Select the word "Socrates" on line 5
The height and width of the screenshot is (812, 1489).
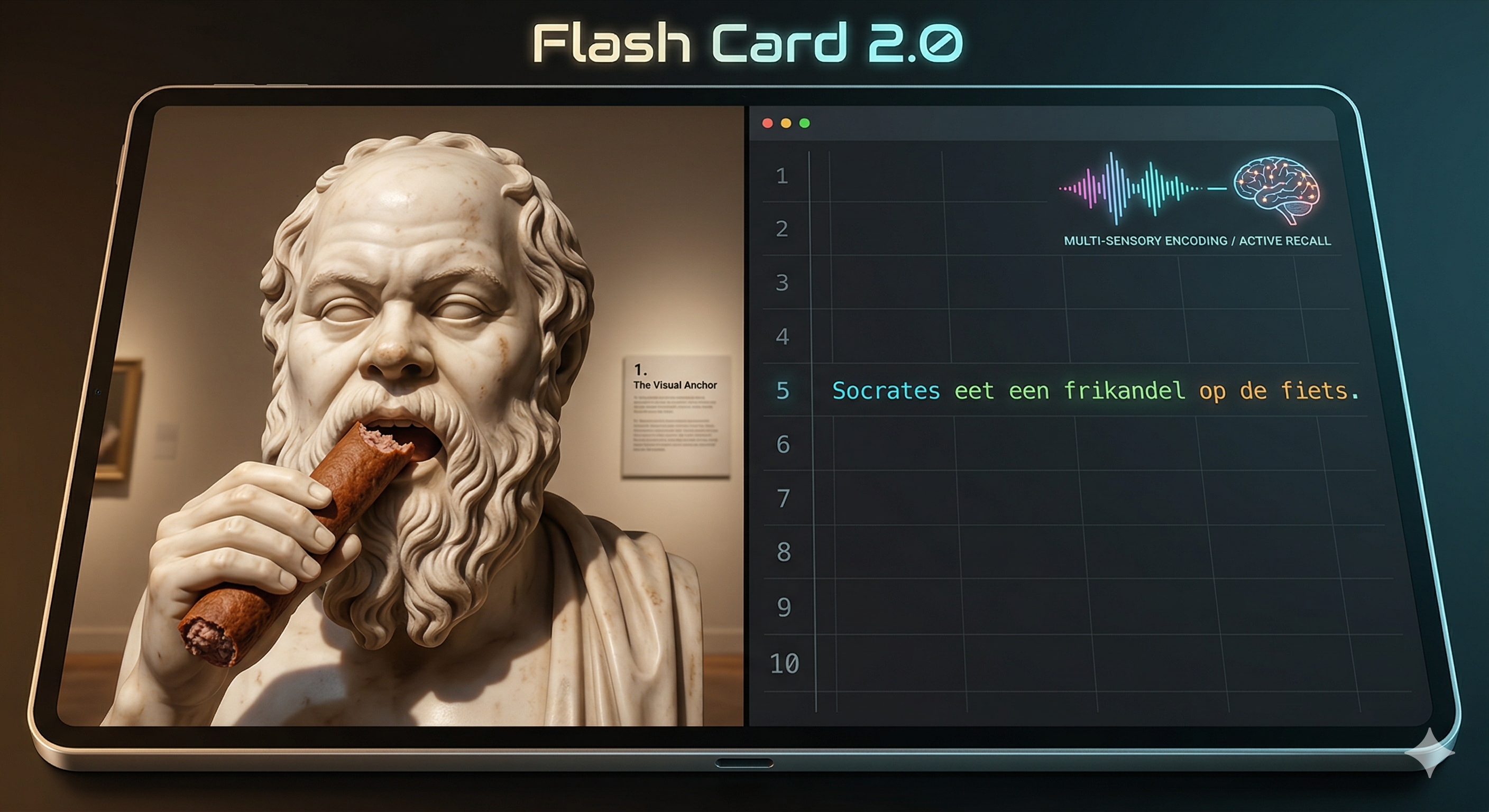886,391
